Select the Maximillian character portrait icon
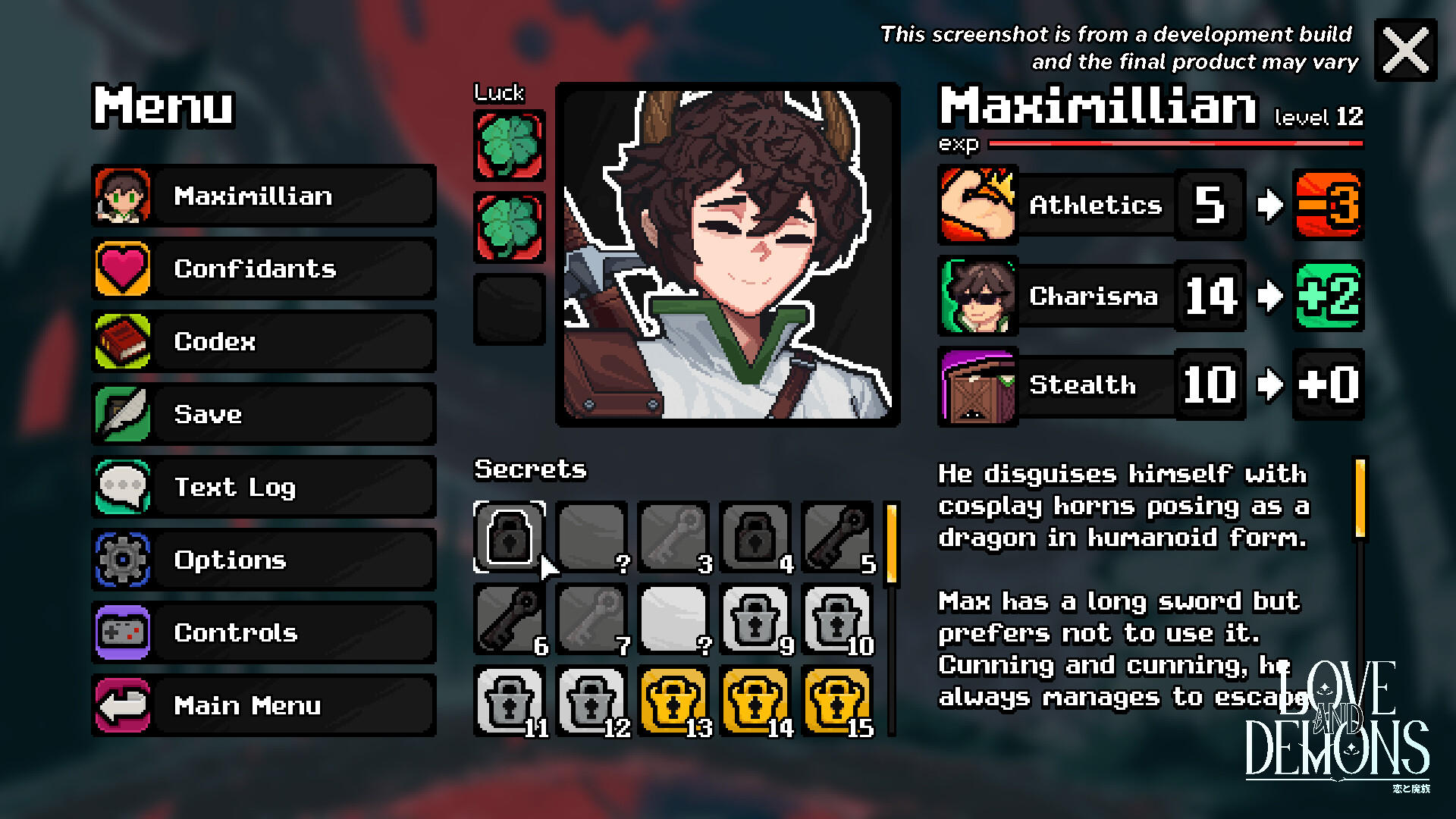 [122, 196]
